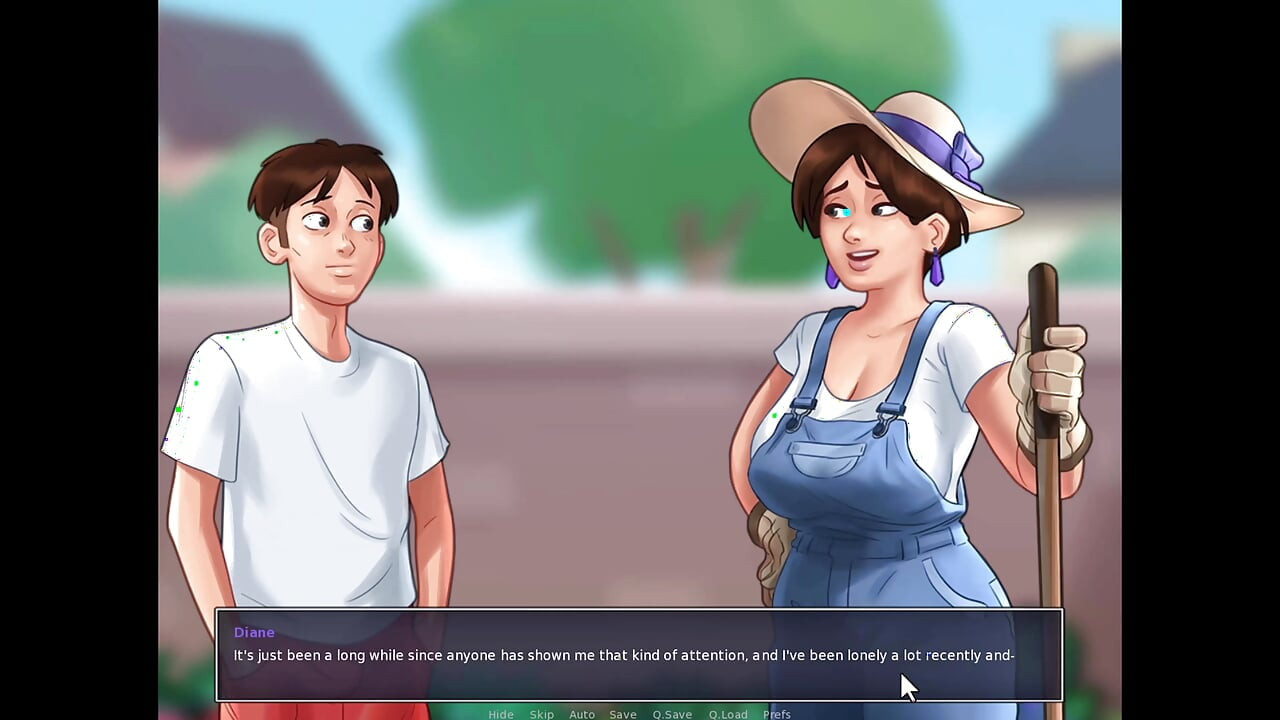Perform a Q.Save quick save

[672, 714]
